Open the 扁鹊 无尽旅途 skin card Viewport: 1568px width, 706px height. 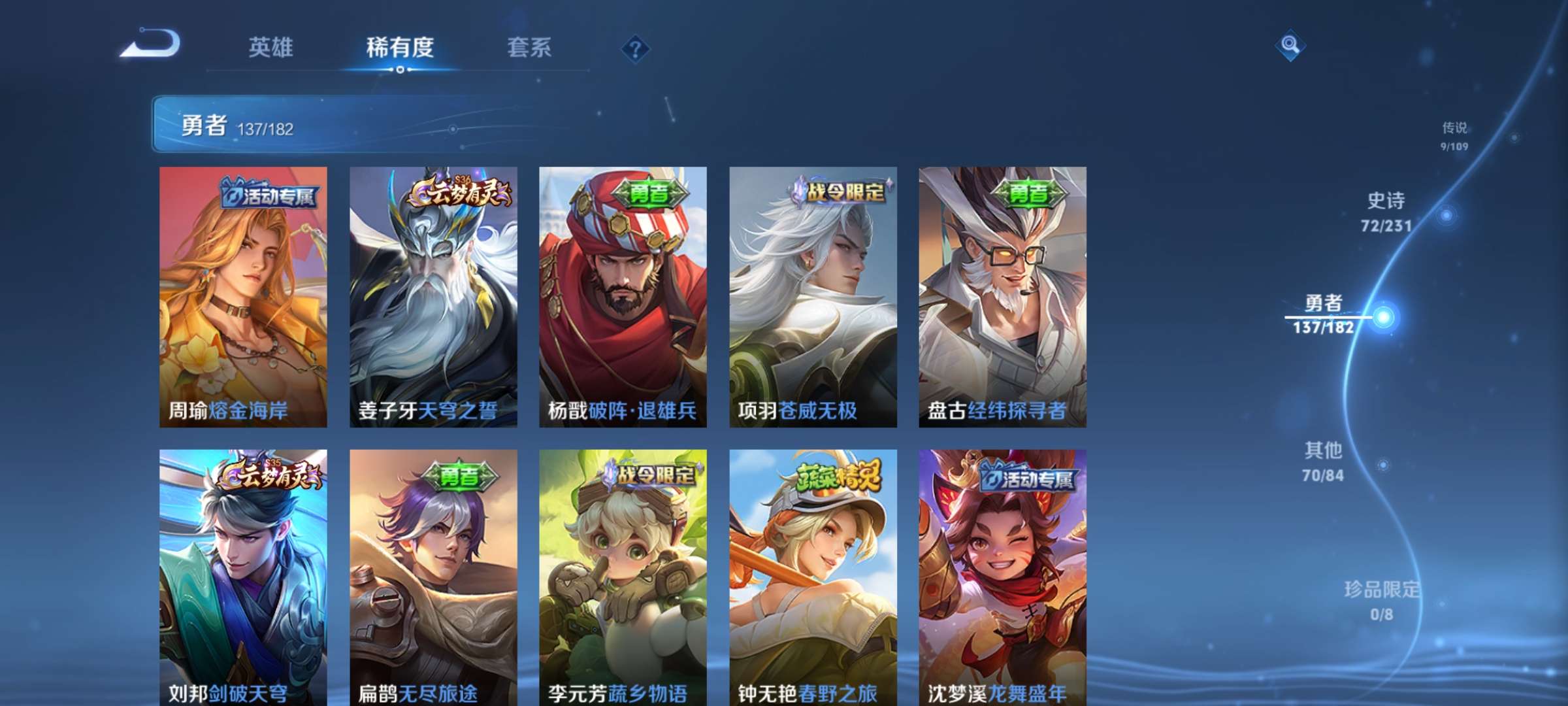pyautogui.click(x=433, y=577)
